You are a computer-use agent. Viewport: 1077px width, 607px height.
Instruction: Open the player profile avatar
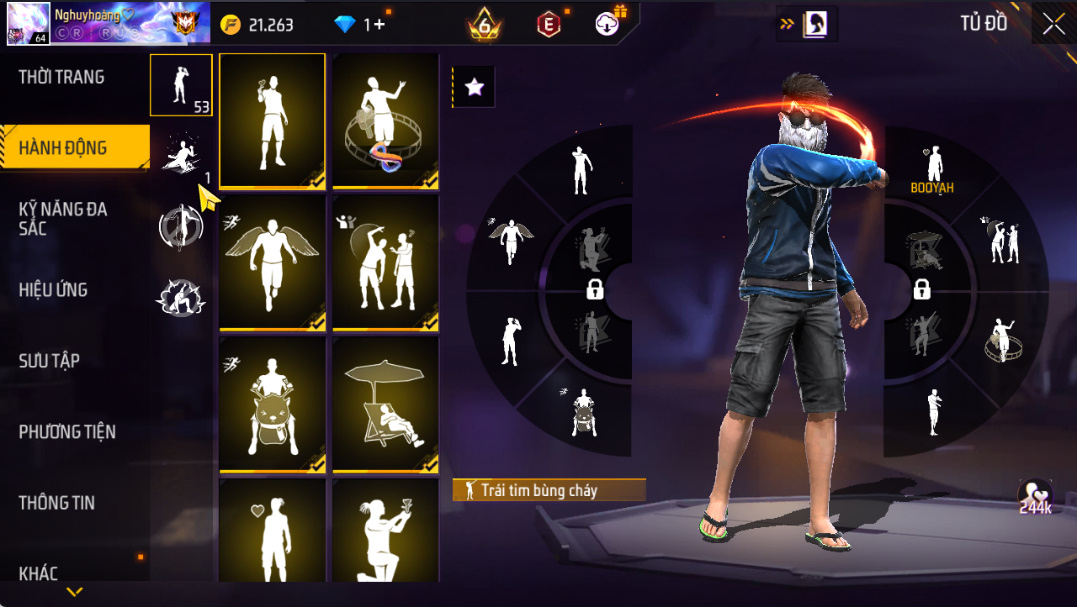tap(27, 24)
